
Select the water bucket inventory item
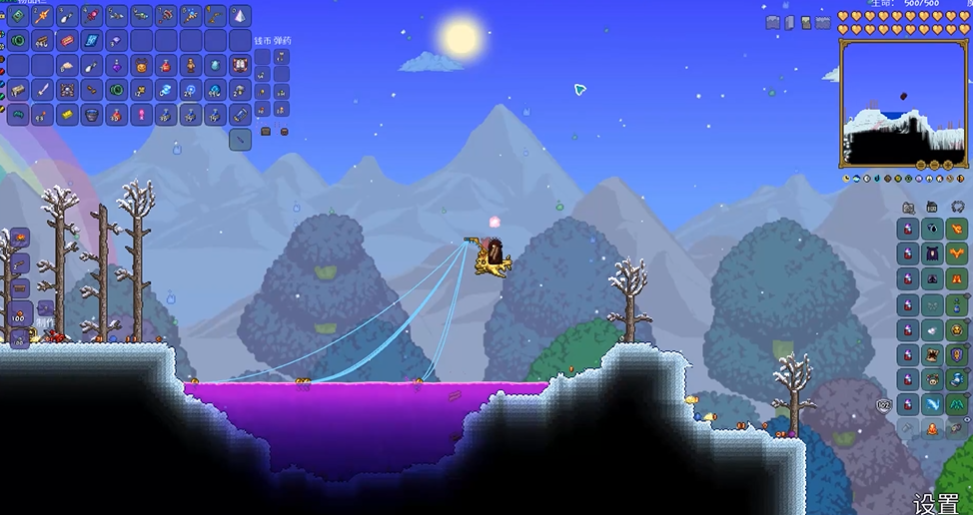point(92,115)
